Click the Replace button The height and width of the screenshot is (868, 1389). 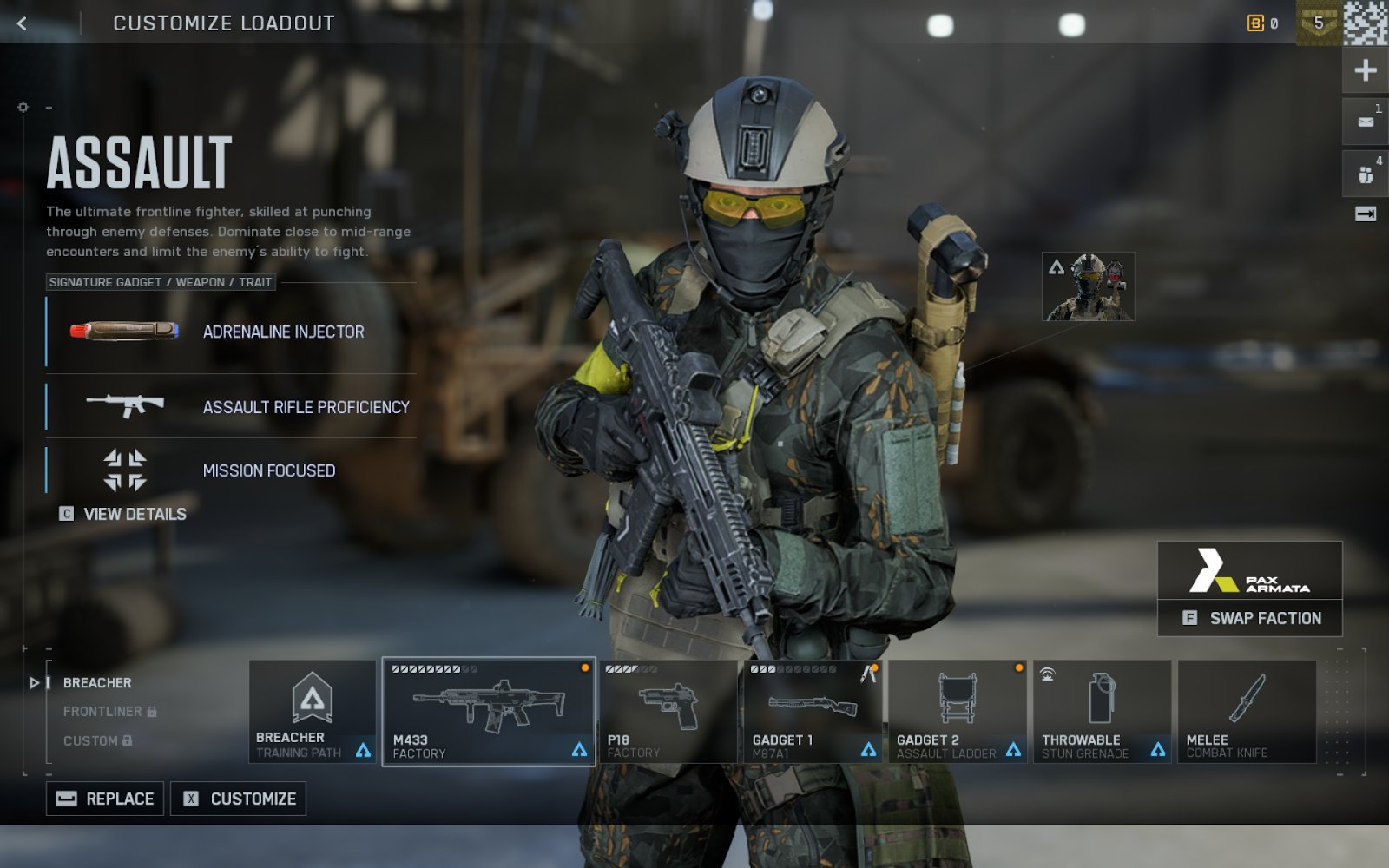coord(105,799)
